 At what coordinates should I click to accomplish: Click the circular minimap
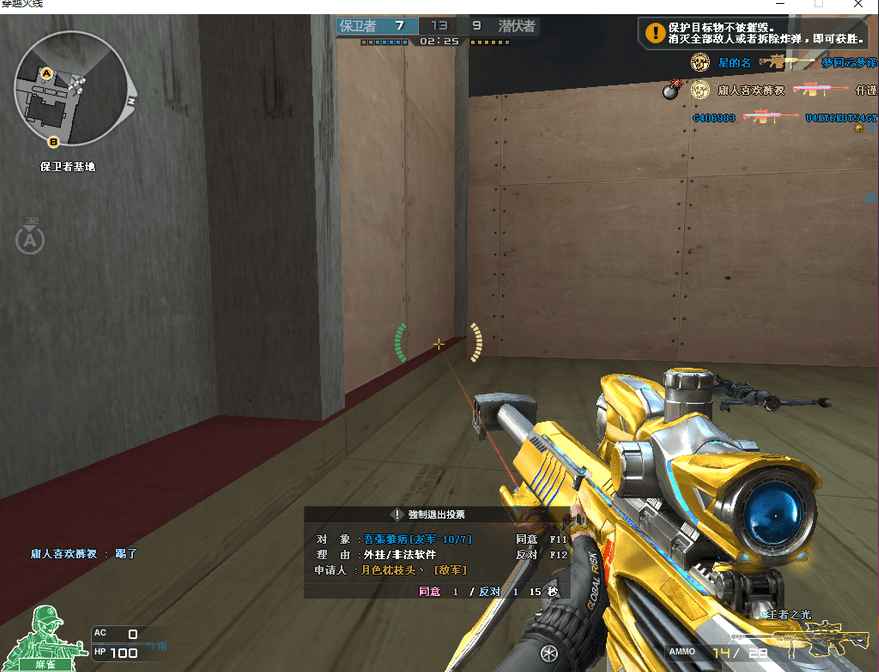pos(71,89)
